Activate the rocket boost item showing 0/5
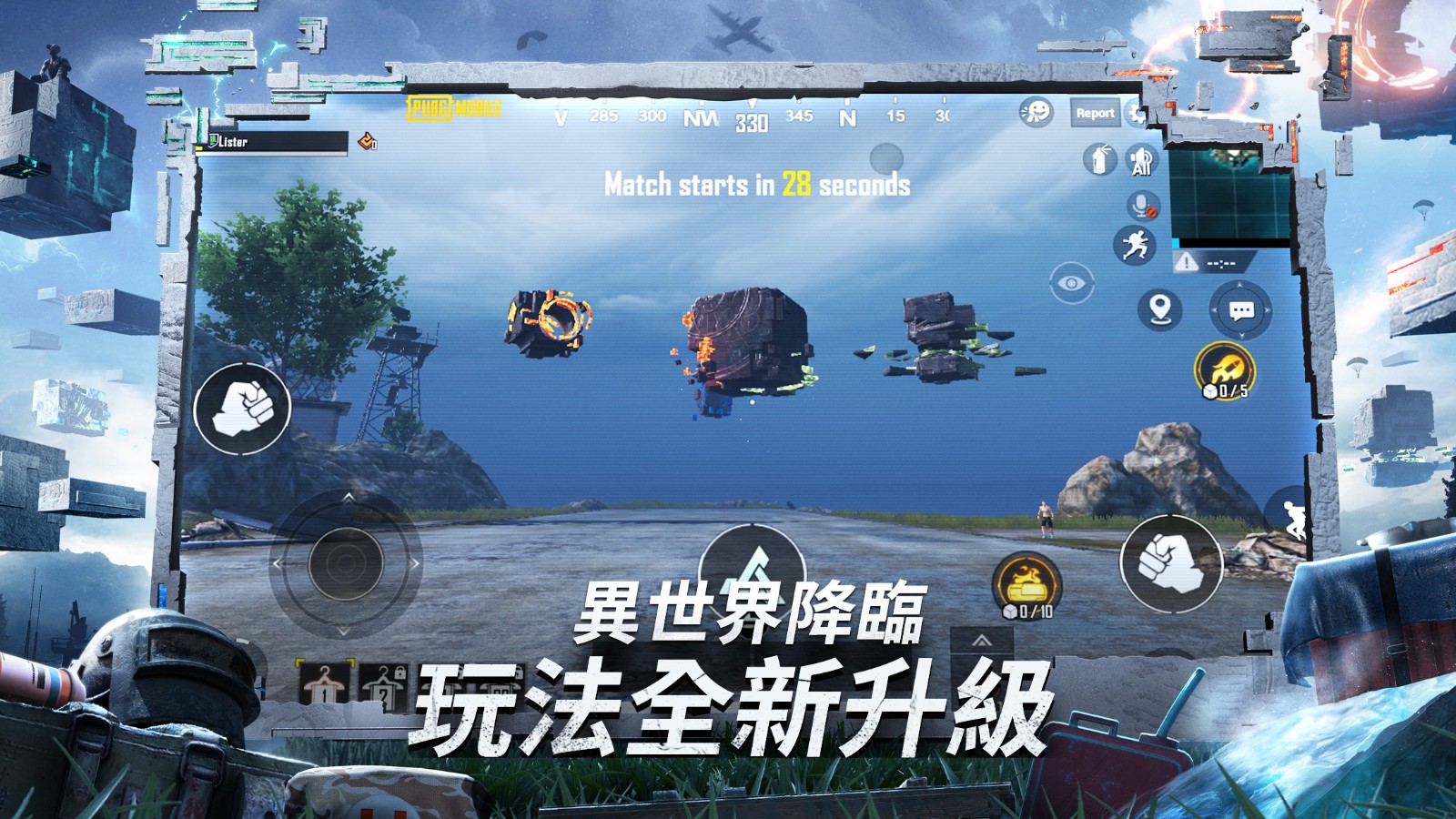This screenshot has height=819, width=1456. (1224, 368)
